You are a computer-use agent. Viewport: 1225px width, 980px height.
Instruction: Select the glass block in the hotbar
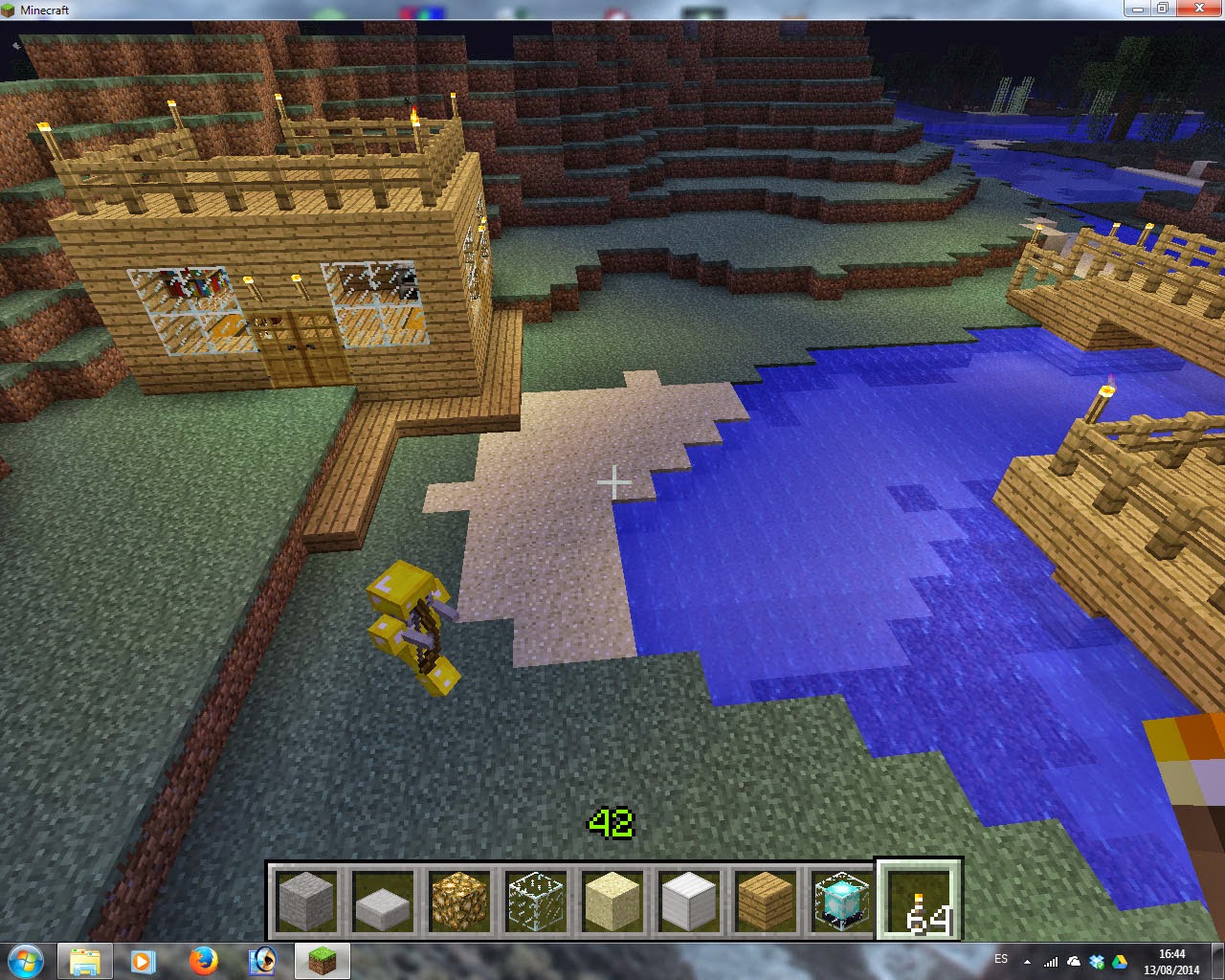coord(536,901)
